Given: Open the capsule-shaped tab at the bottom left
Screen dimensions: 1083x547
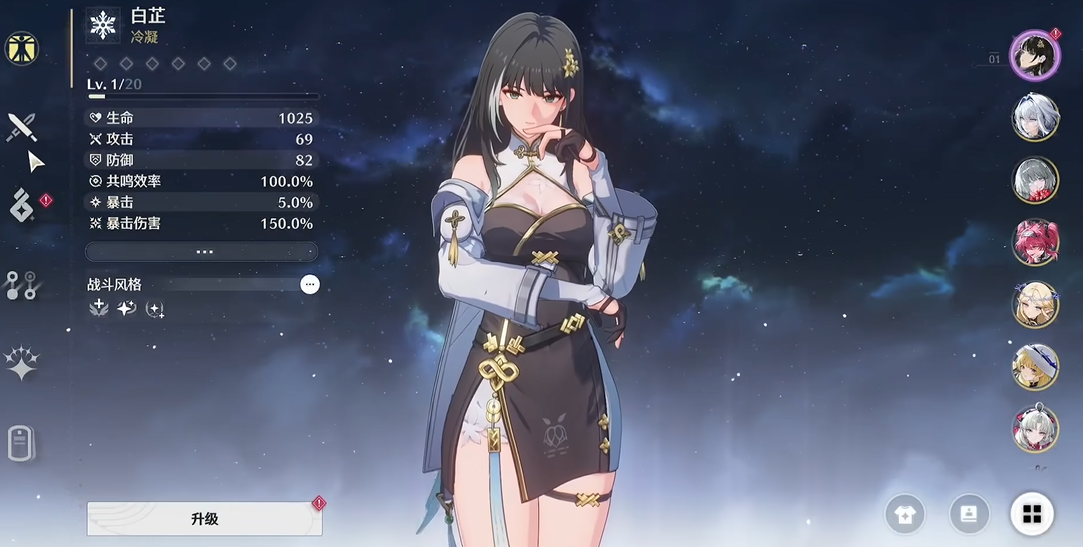Looking at the screenshot, I should [x=21, y=442].
